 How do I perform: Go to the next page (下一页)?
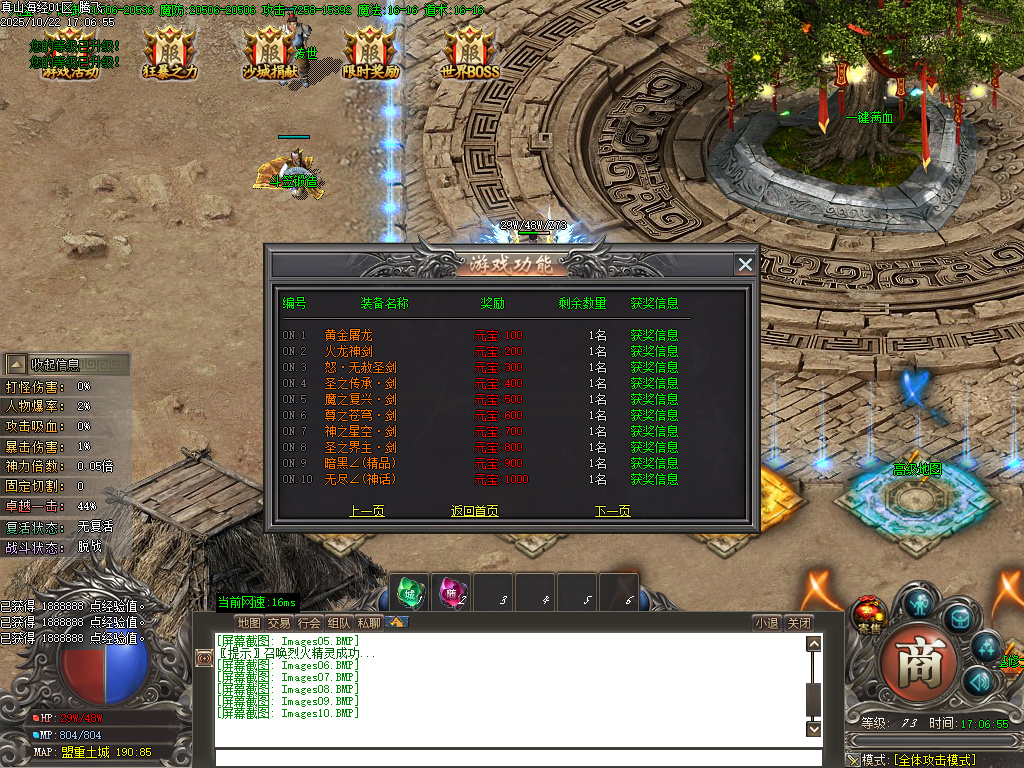[x=612, y=511]
